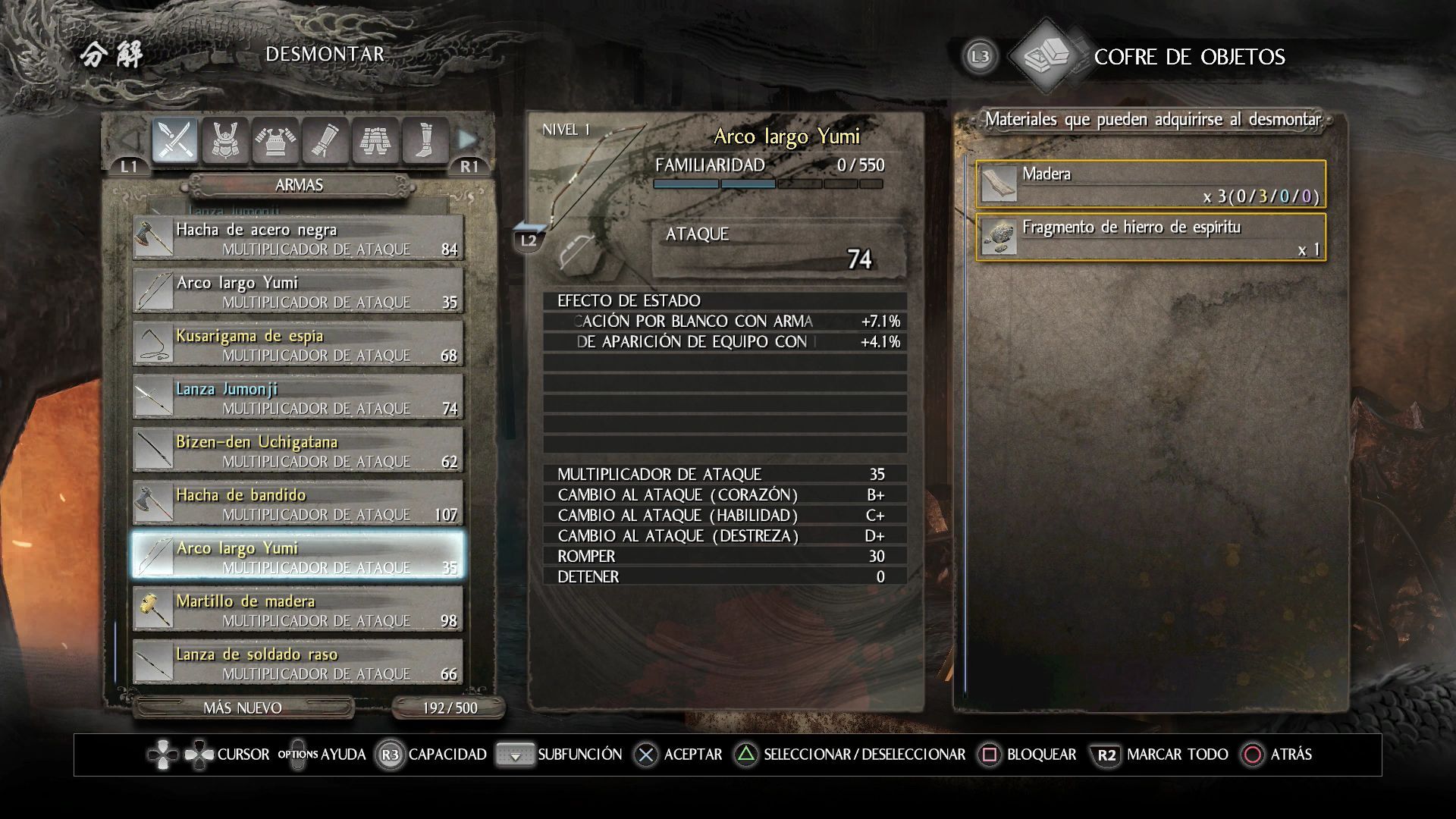Viewport: 1456px width, 819px height.
Task: Pick the Bizen-den Uchigatana row
Action: click(x=298, y=450)
